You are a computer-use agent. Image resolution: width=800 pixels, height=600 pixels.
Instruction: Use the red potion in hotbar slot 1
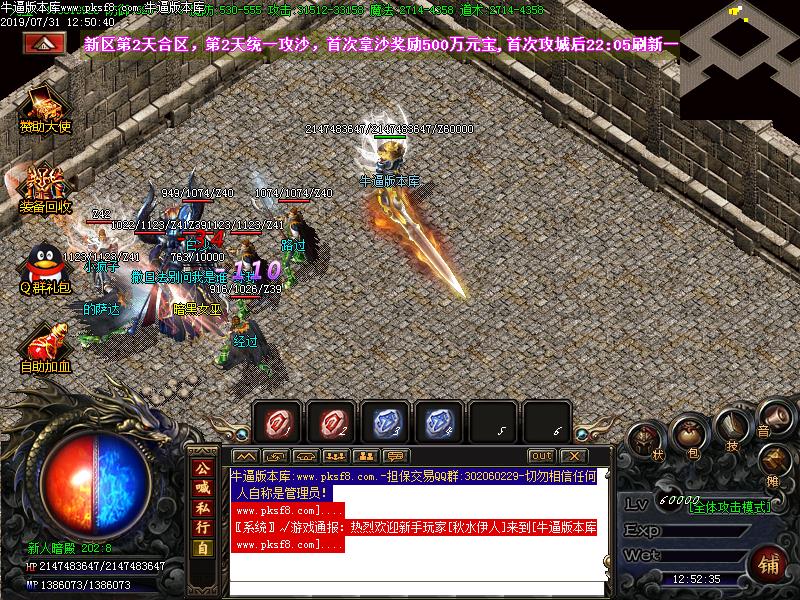pos(277,422)
